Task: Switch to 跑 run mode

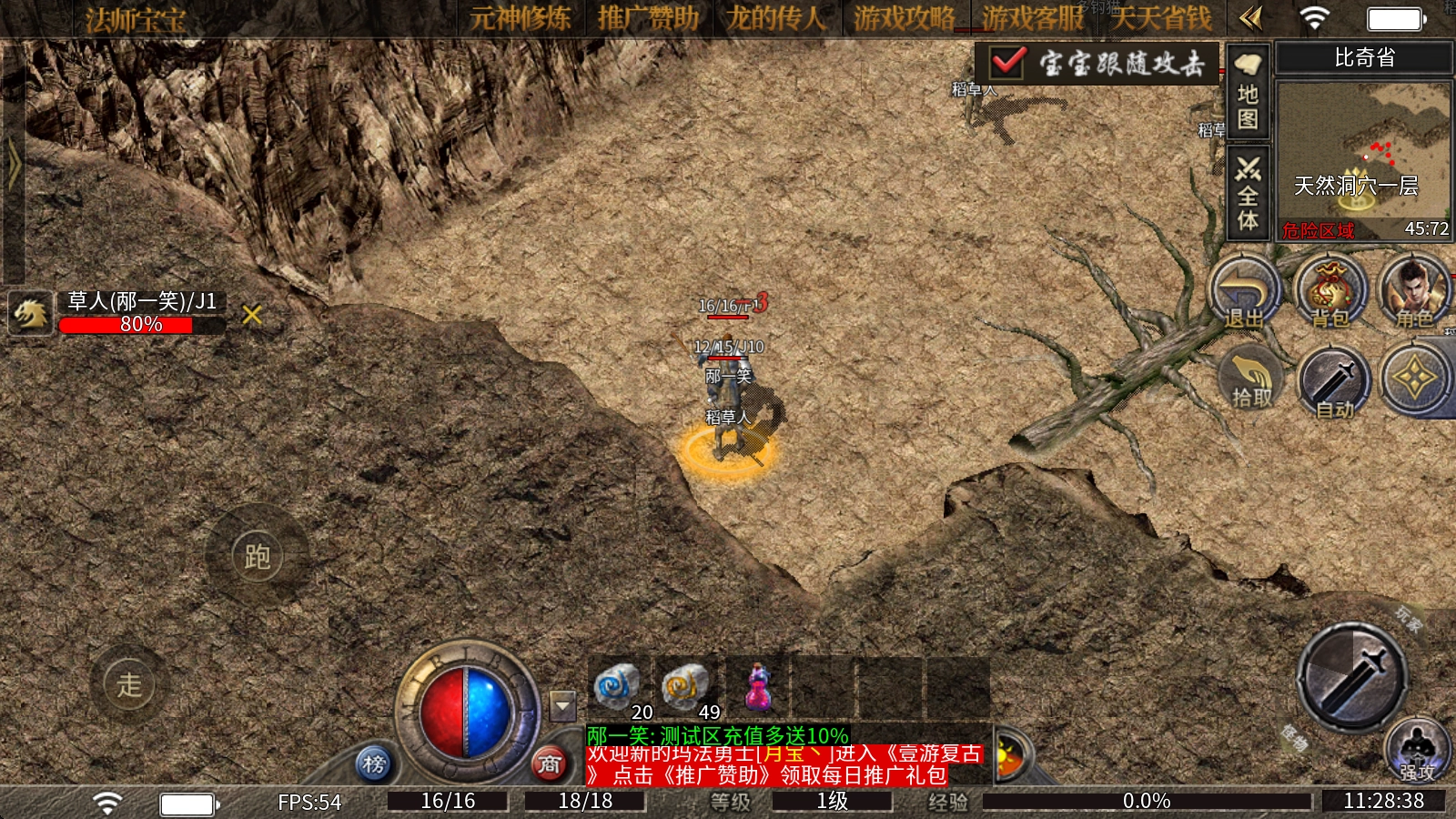Action: pyautogui.click(x=258, y=556)
